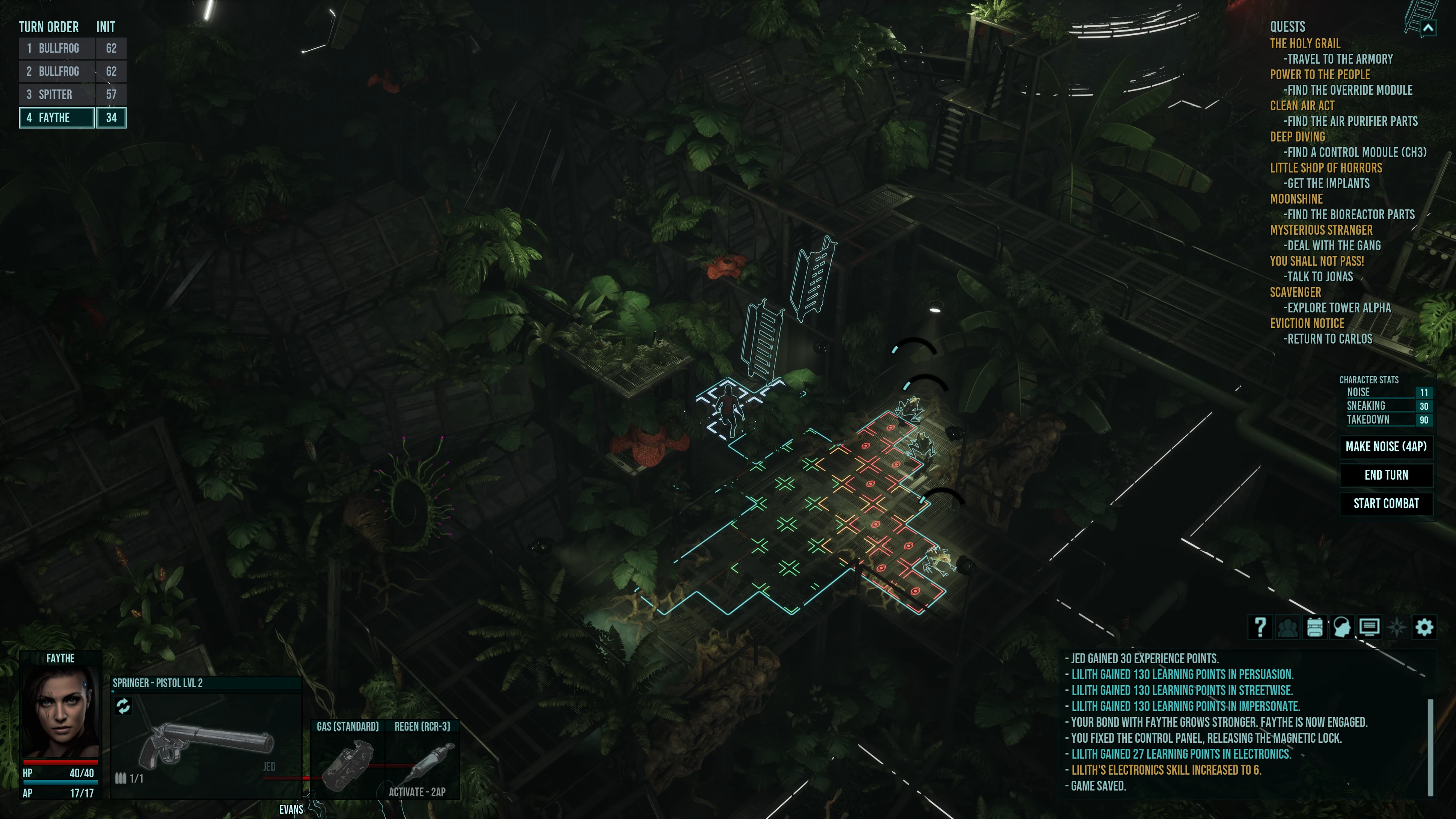This screenshot has height=819, width=1456.
Task: Open the party group icon
Action: point(1287,627)
